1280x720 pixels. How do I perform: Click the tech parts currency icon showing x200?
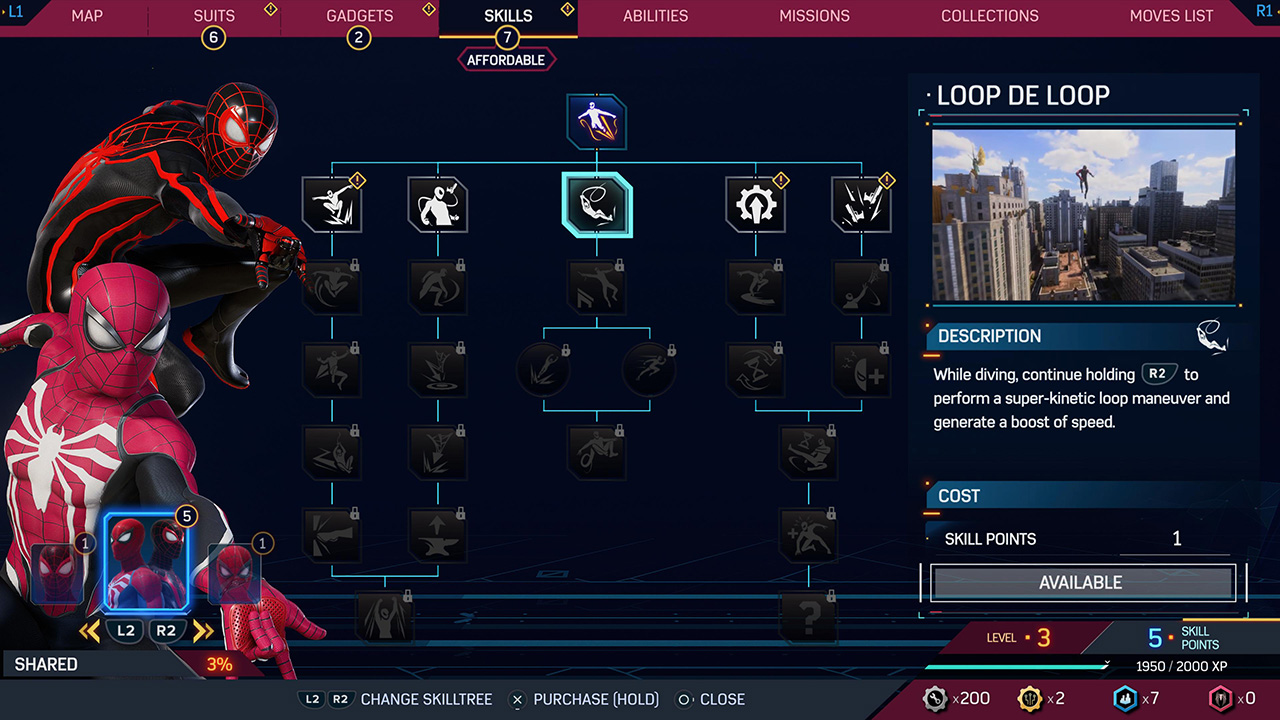click(936, 700)
